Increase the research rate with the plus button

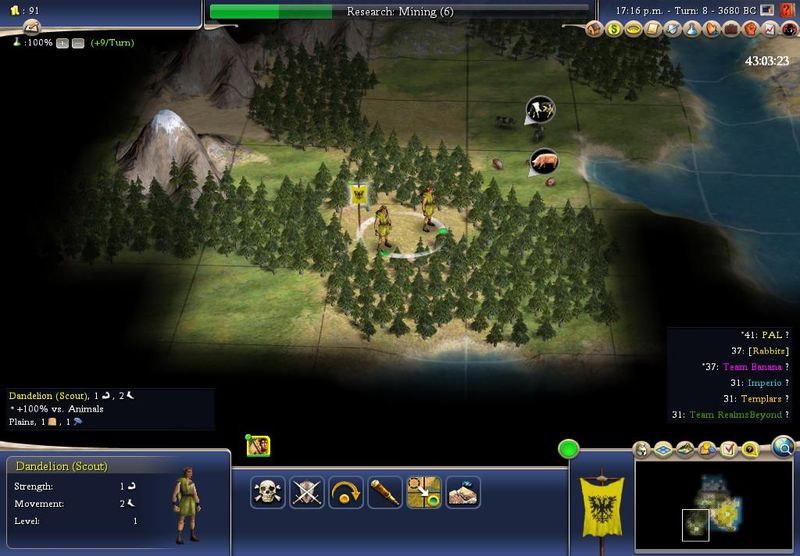click(63, 45)
